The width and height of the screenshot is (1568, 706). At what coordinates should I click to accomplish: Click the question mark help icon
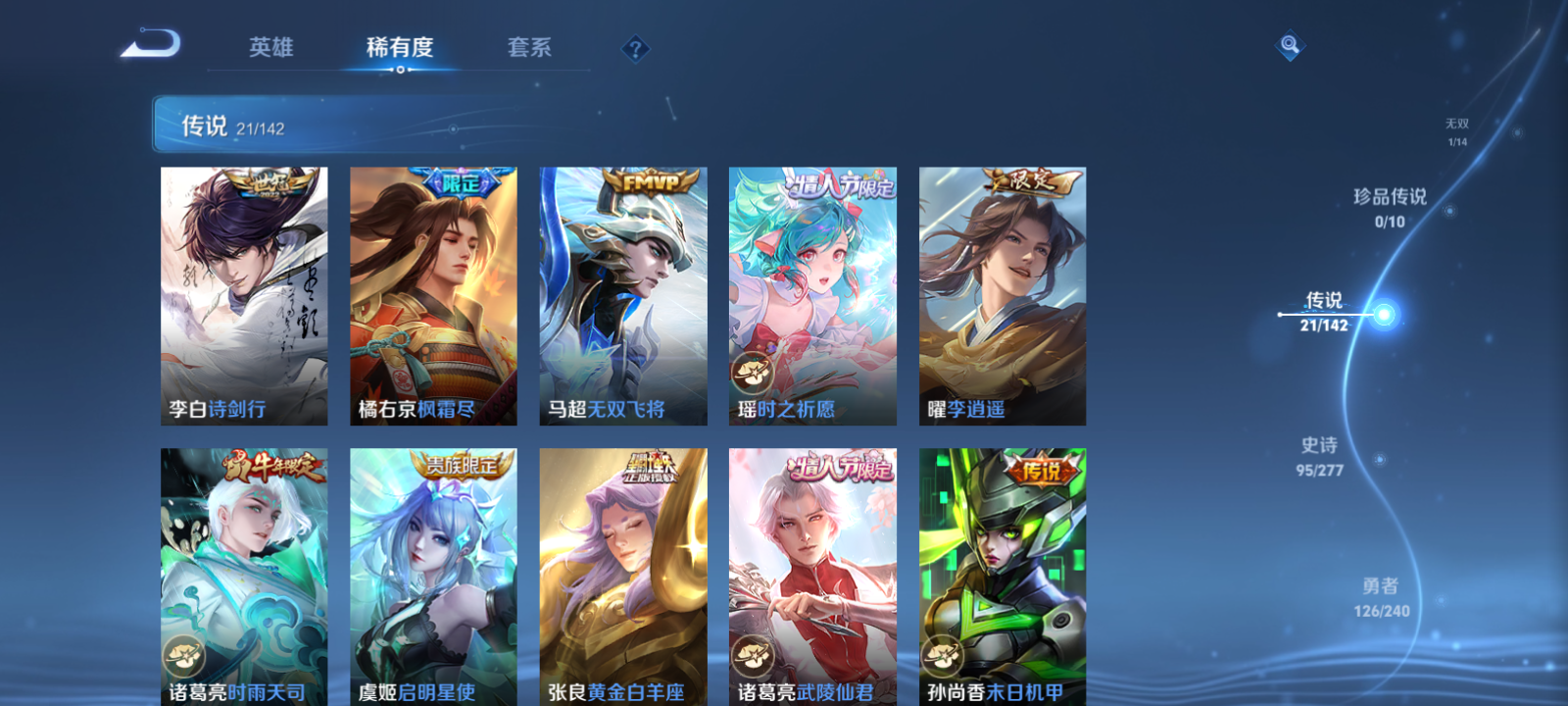[x=636, y=48]
